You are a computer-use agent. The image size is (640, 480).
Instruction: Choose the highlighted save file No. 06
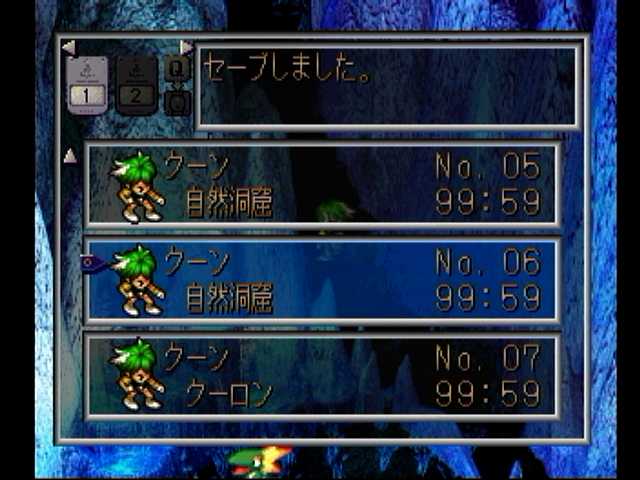[322, 279]
